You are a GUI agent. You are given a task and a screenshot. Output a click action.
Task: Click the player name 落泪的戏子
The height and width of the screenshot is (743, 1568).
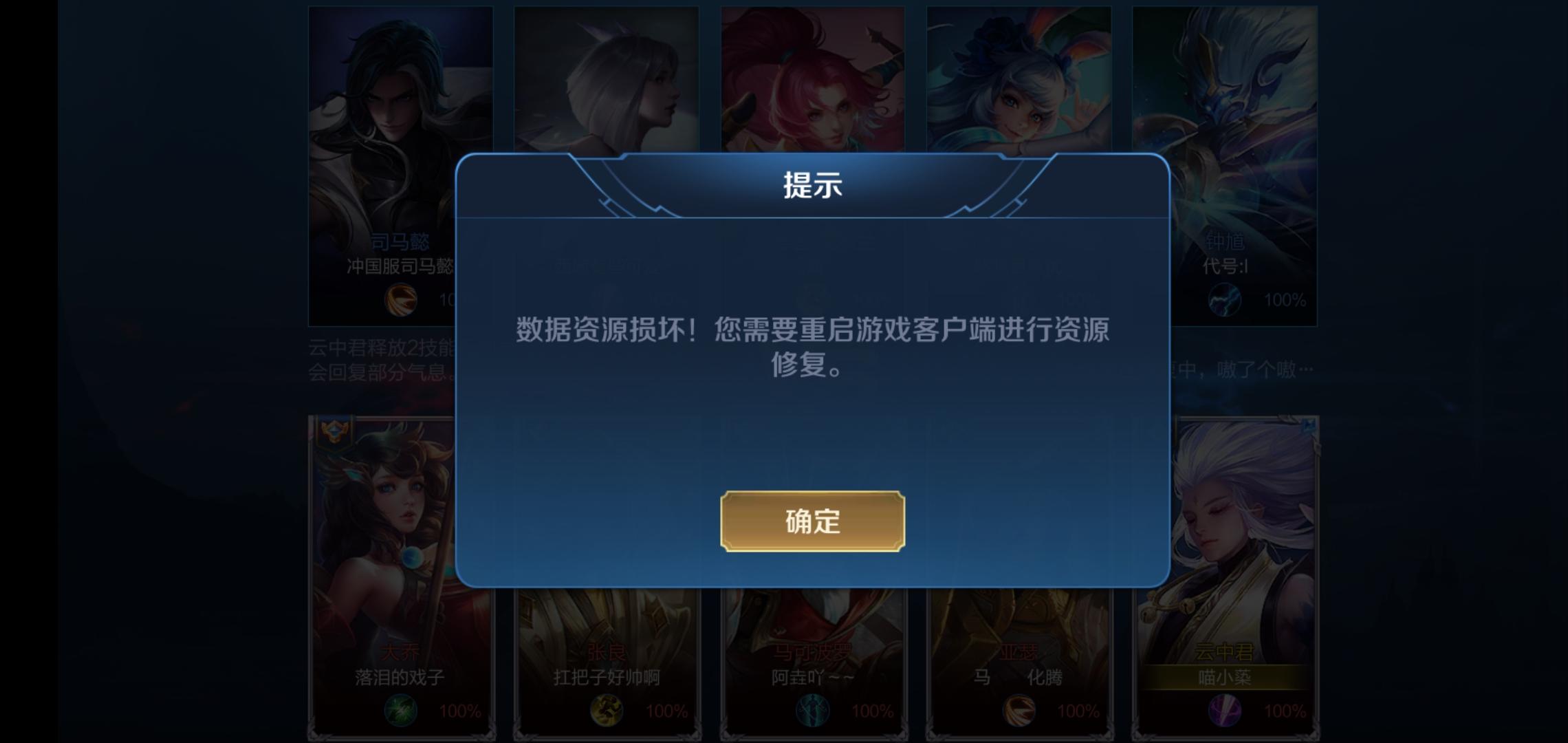click(400, 678)
